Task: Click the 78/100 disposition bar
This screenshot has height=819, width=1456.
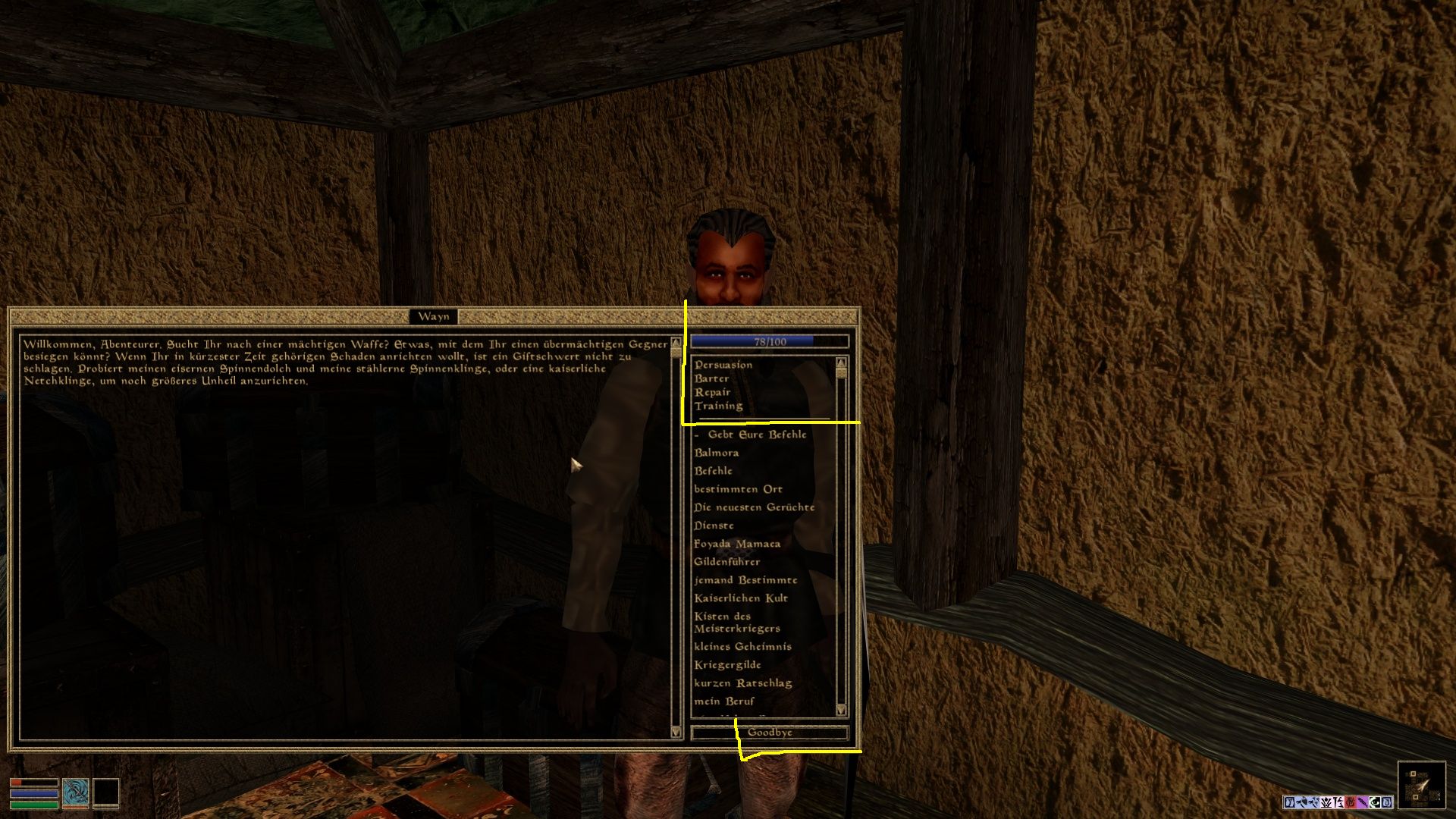Action: coord(769,340)
